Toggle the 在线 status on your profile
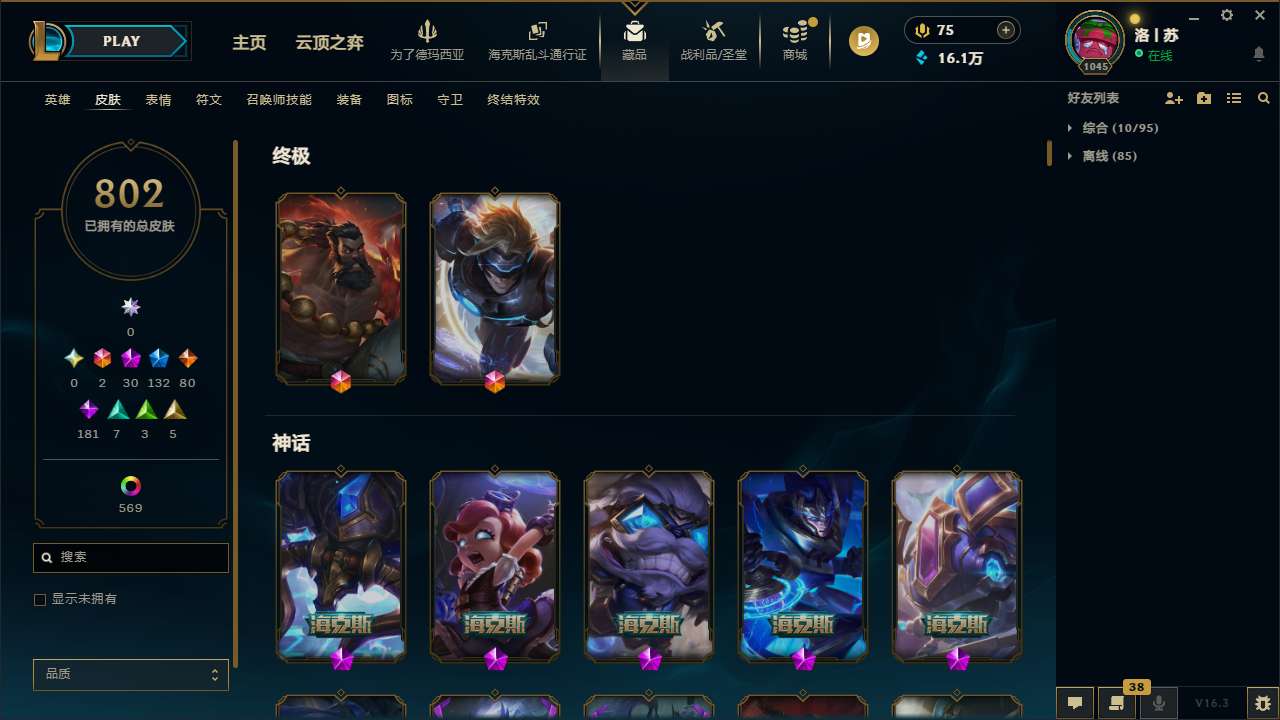 coord(1158,56)
